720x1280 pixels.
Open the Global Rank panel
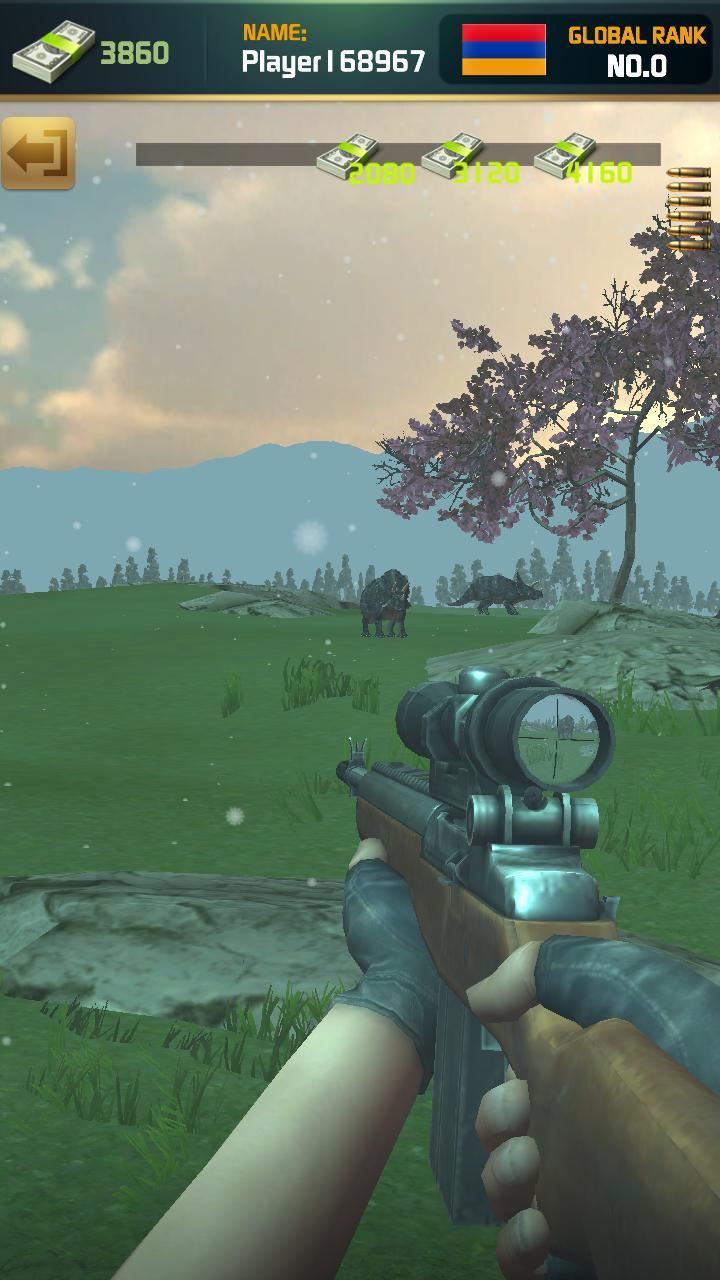tap(636, 51)
